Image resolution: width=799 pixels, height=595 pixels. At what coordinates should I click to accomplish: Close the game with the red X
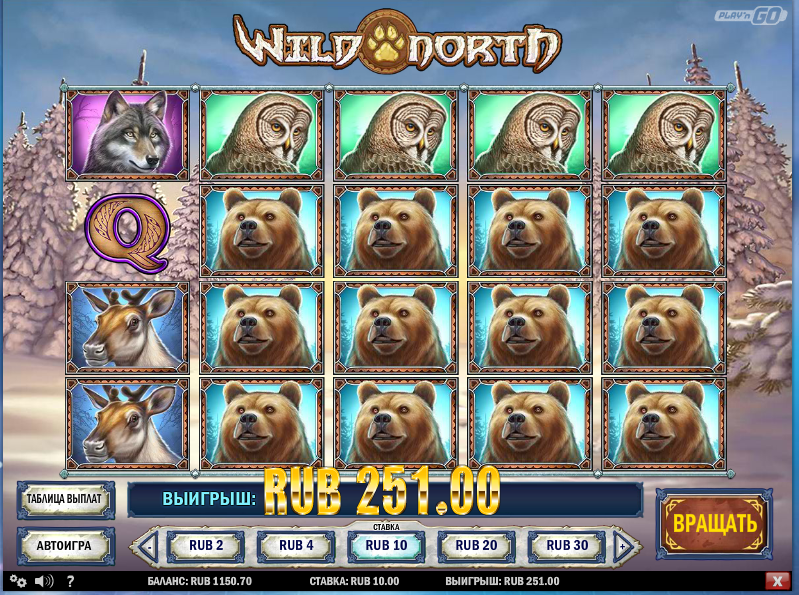point(777,581)
